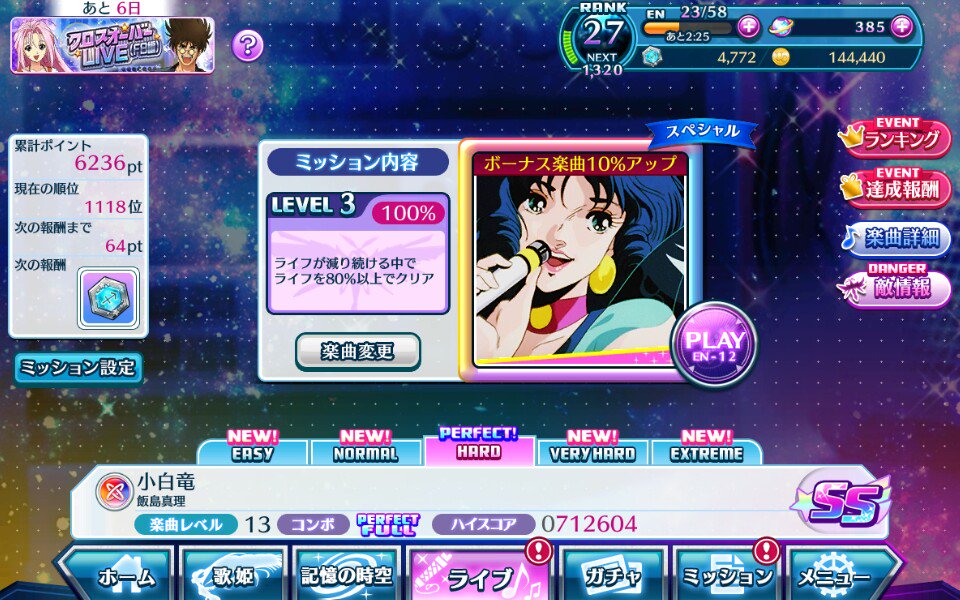Switch to NORMAL difficulty
This screenshot has height=600, width=960.
366,452
